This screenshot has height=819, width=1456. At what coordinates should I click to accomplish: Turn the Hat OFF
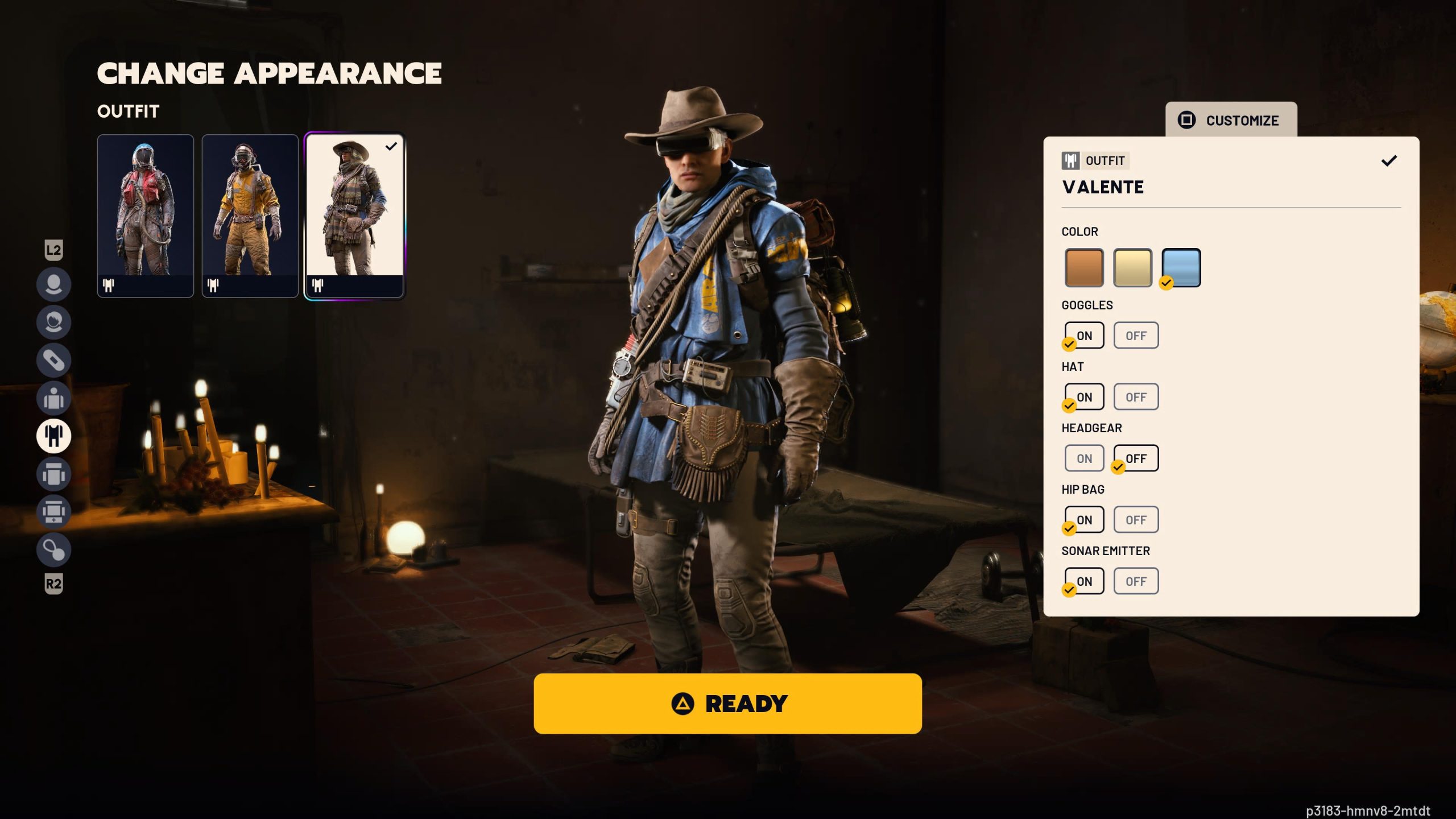tap(1135, 396)
